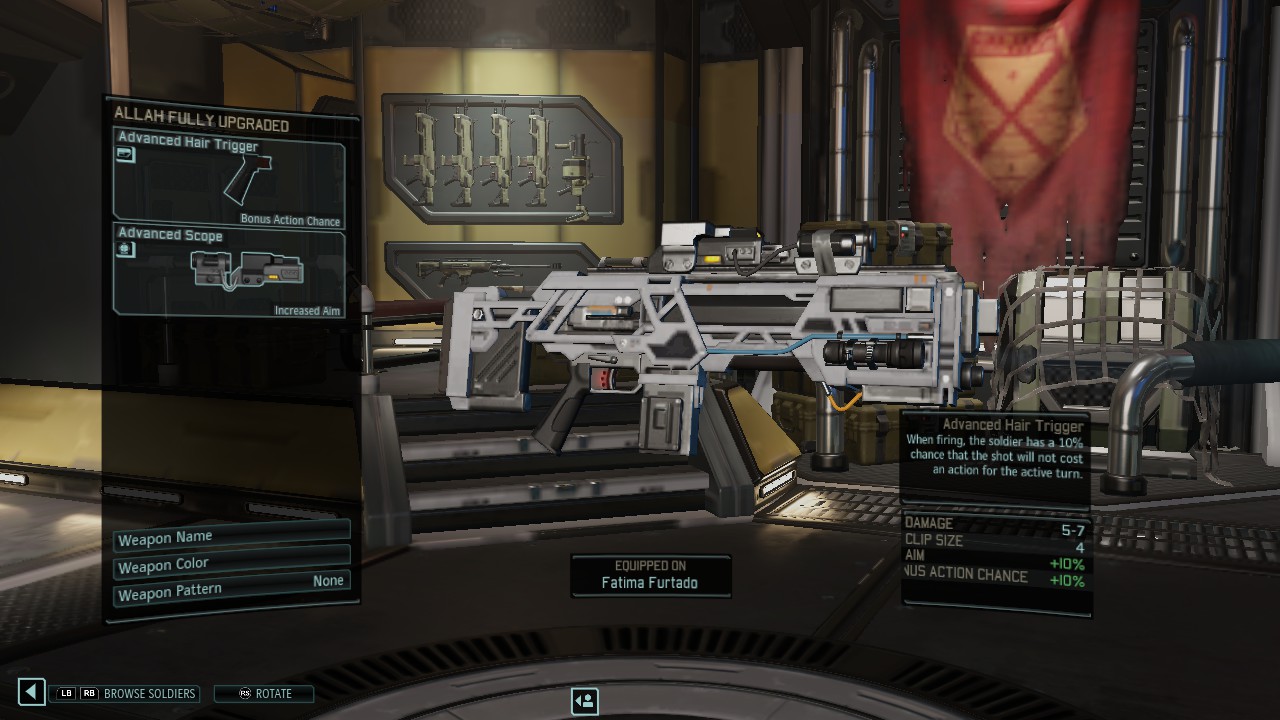Click the back arrow button
The image size is (1280, 720).
[x=32, y=692]
